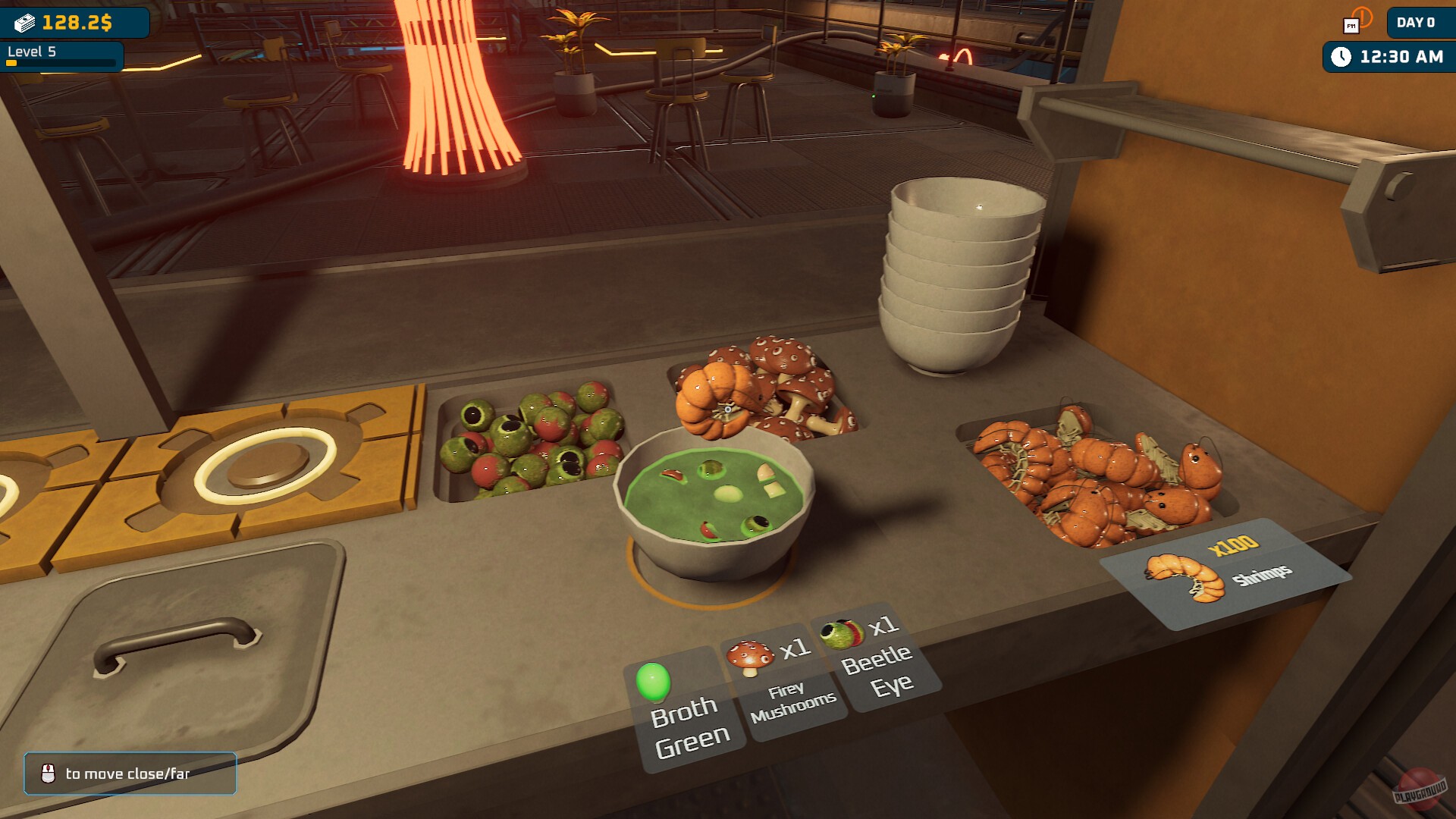1456x819 pixels.
Task: Click the mouse icon in the movement hint
Action: (47, 774)
